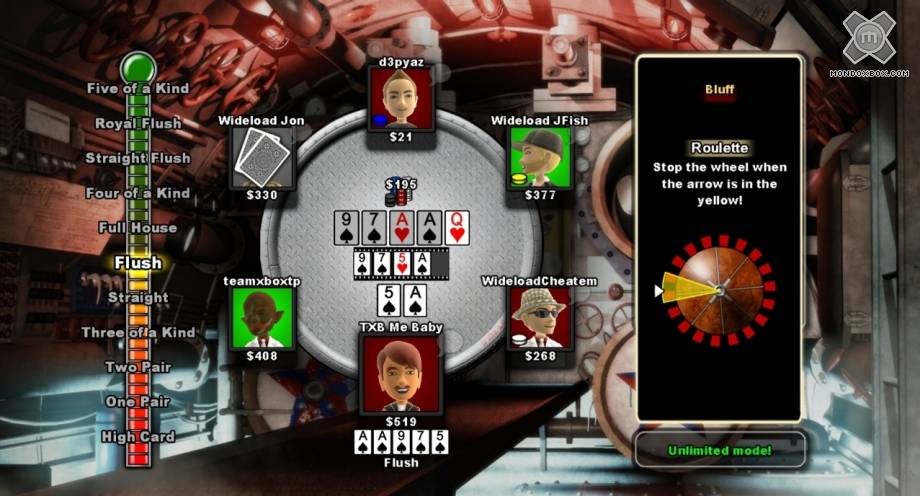920x496 pixels.
Task: Select the Queen of hearts community card
Action: (457, 229)
